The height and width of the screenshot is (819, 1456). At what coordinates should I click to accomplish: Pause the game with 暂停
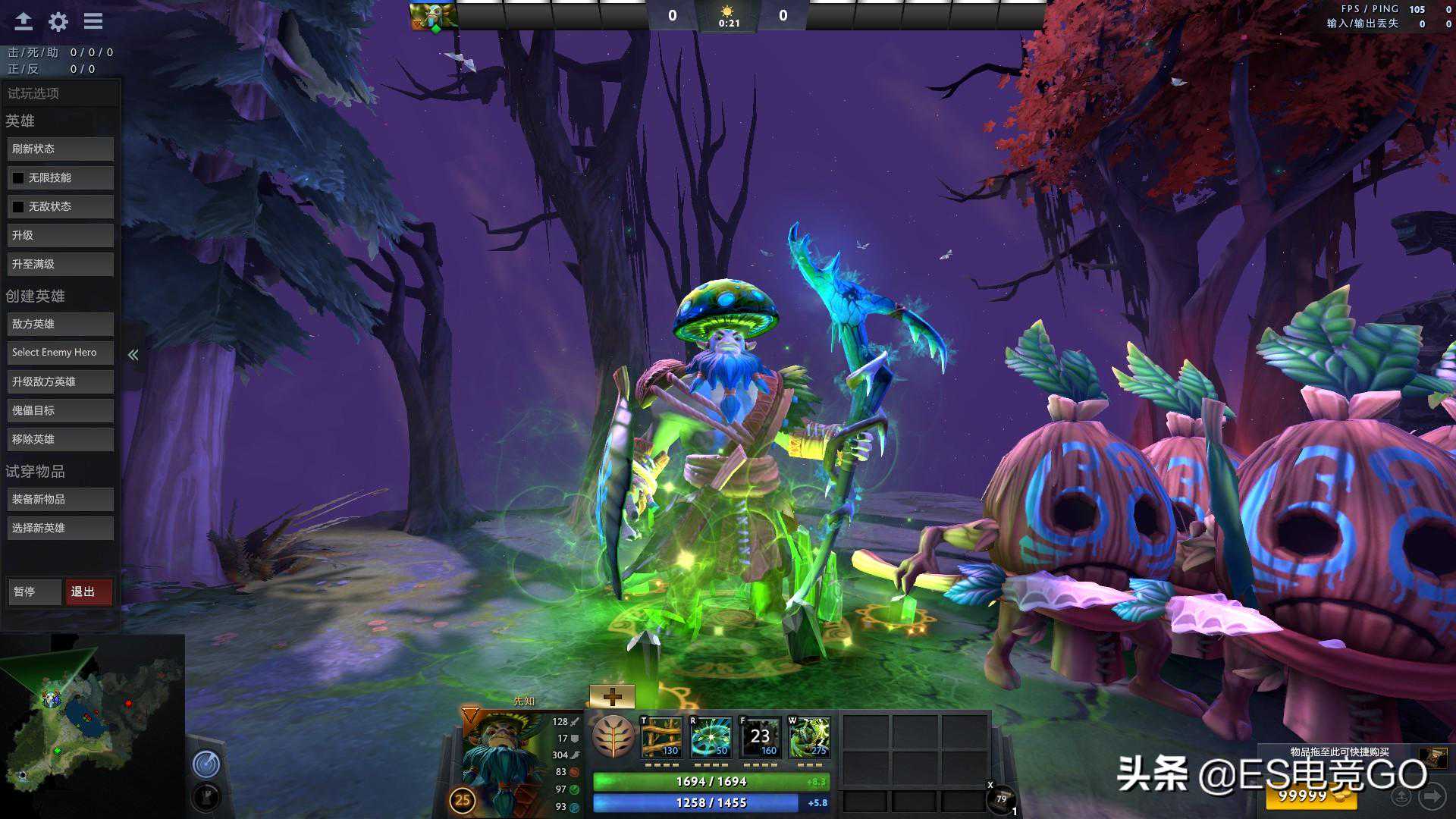(33, 591)
